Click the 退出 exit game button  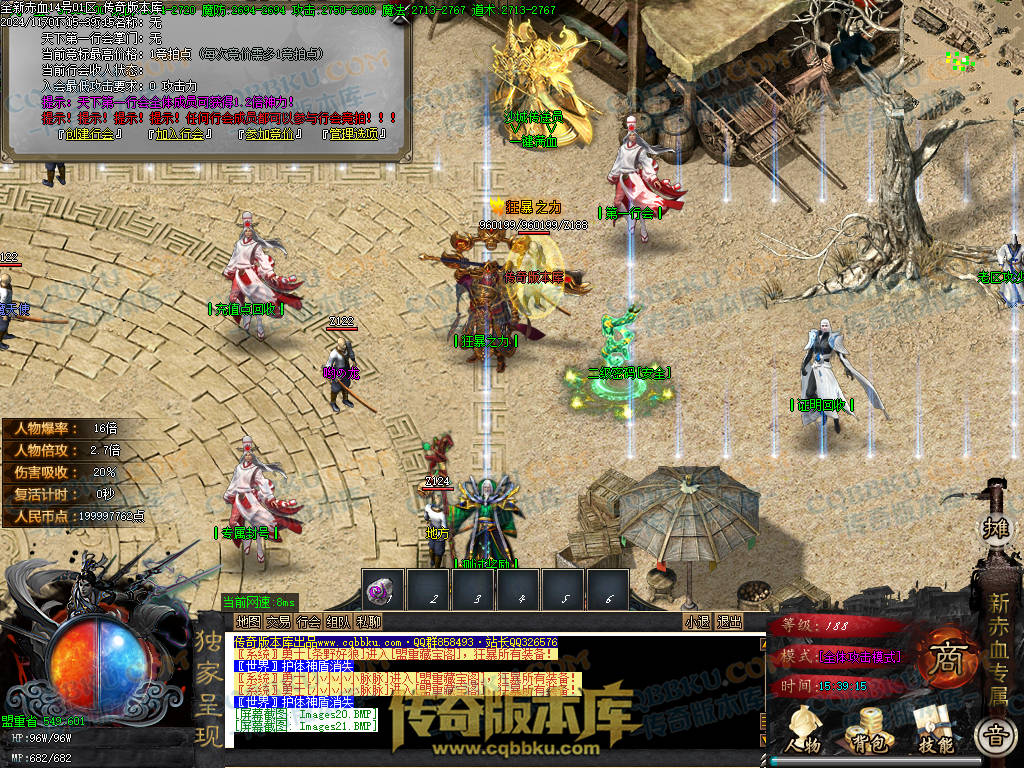729,621
